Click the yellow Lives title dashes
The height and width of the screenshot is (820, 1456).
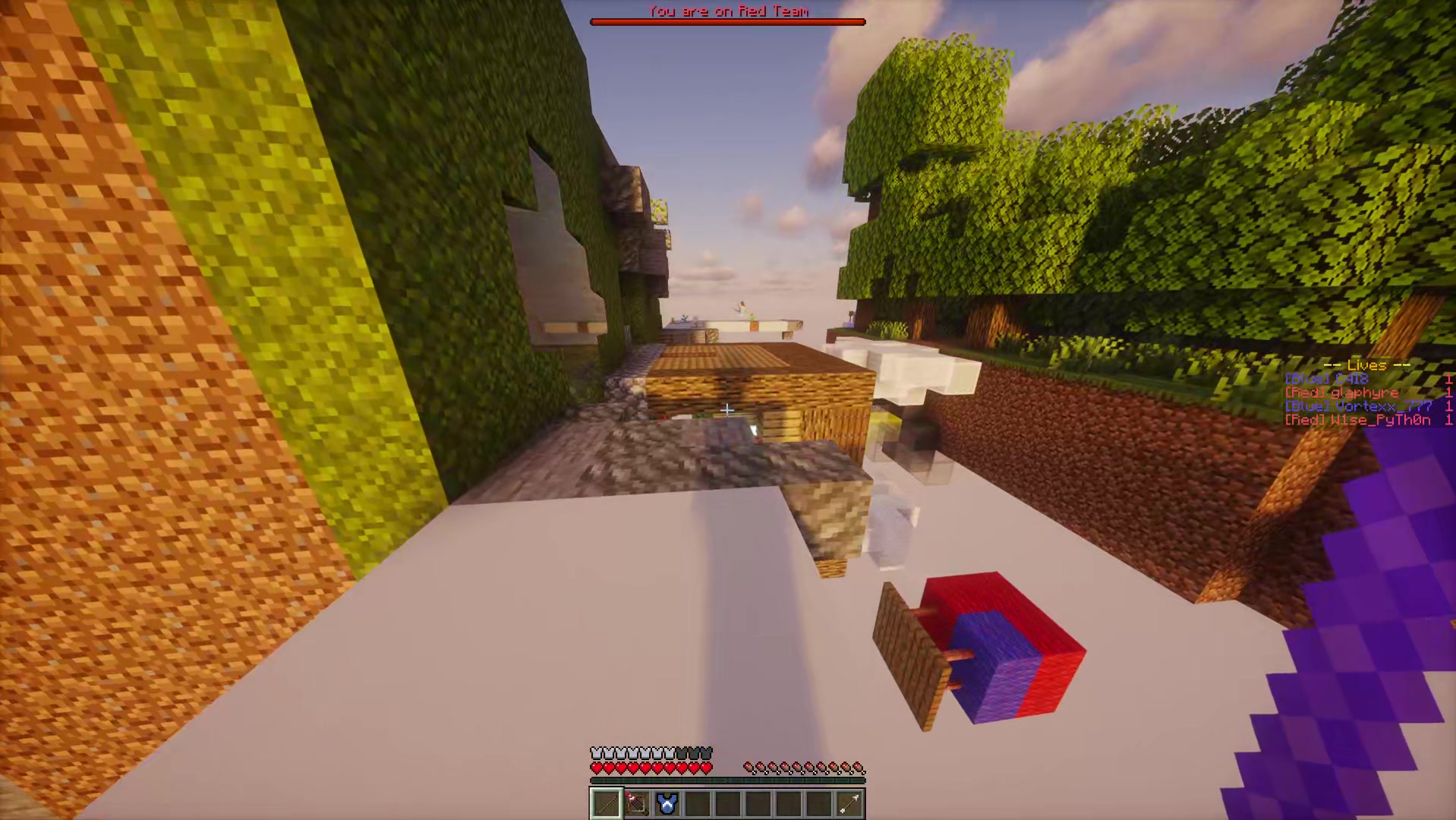point(1366,365)
